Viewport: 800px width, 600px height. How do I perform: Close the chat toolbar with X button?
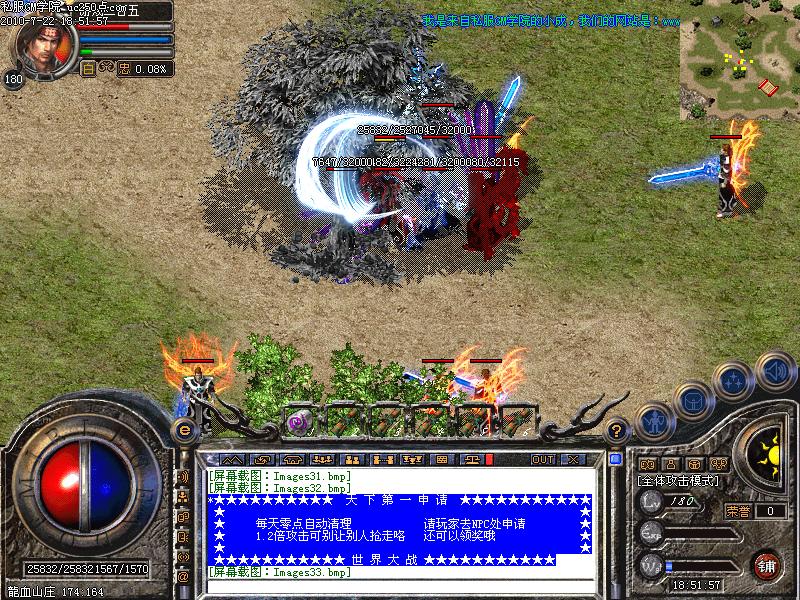point(573,459)
